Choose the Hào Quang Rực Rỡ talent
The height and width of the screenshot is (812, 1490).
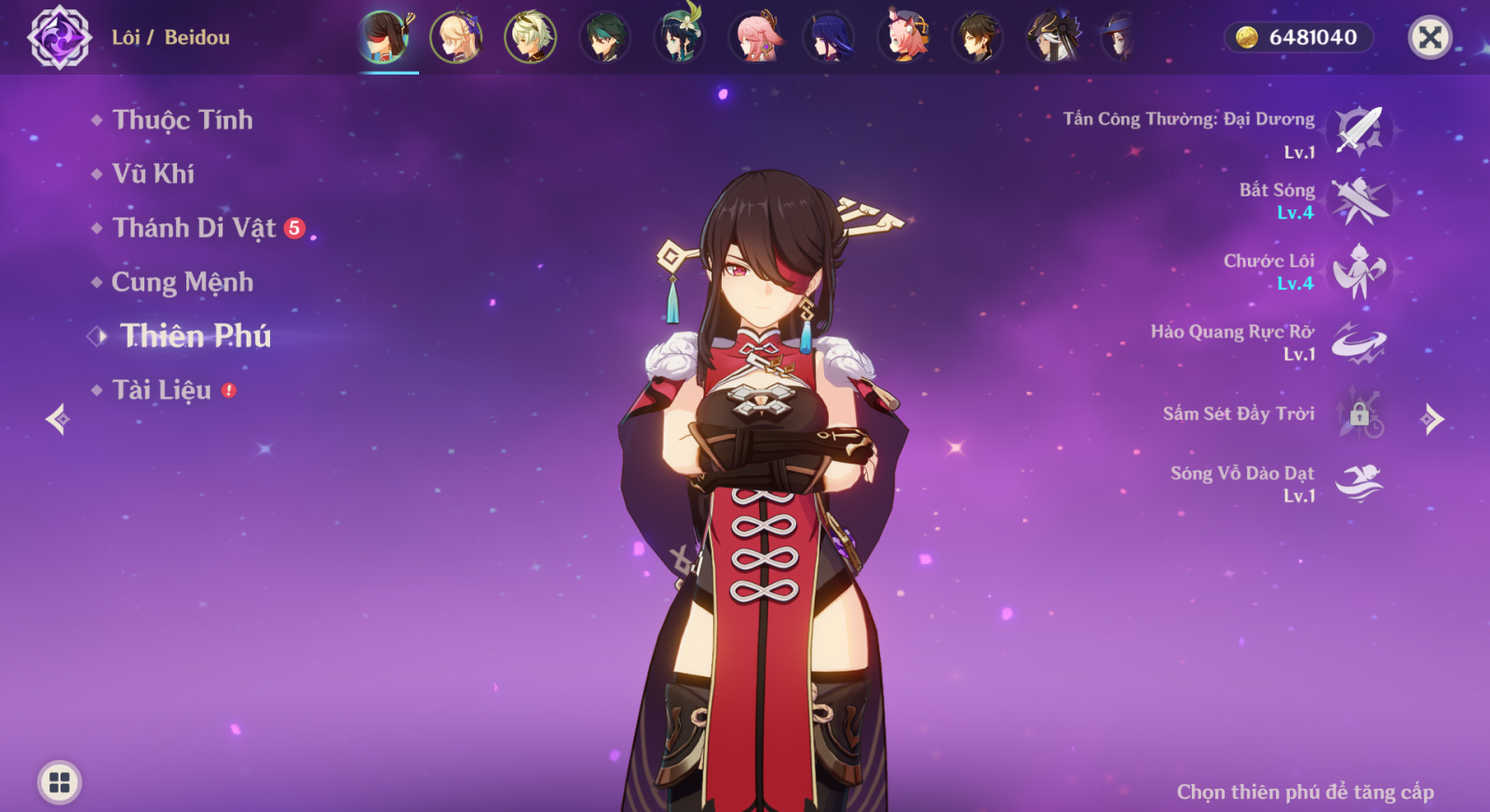coord(1359,343)
